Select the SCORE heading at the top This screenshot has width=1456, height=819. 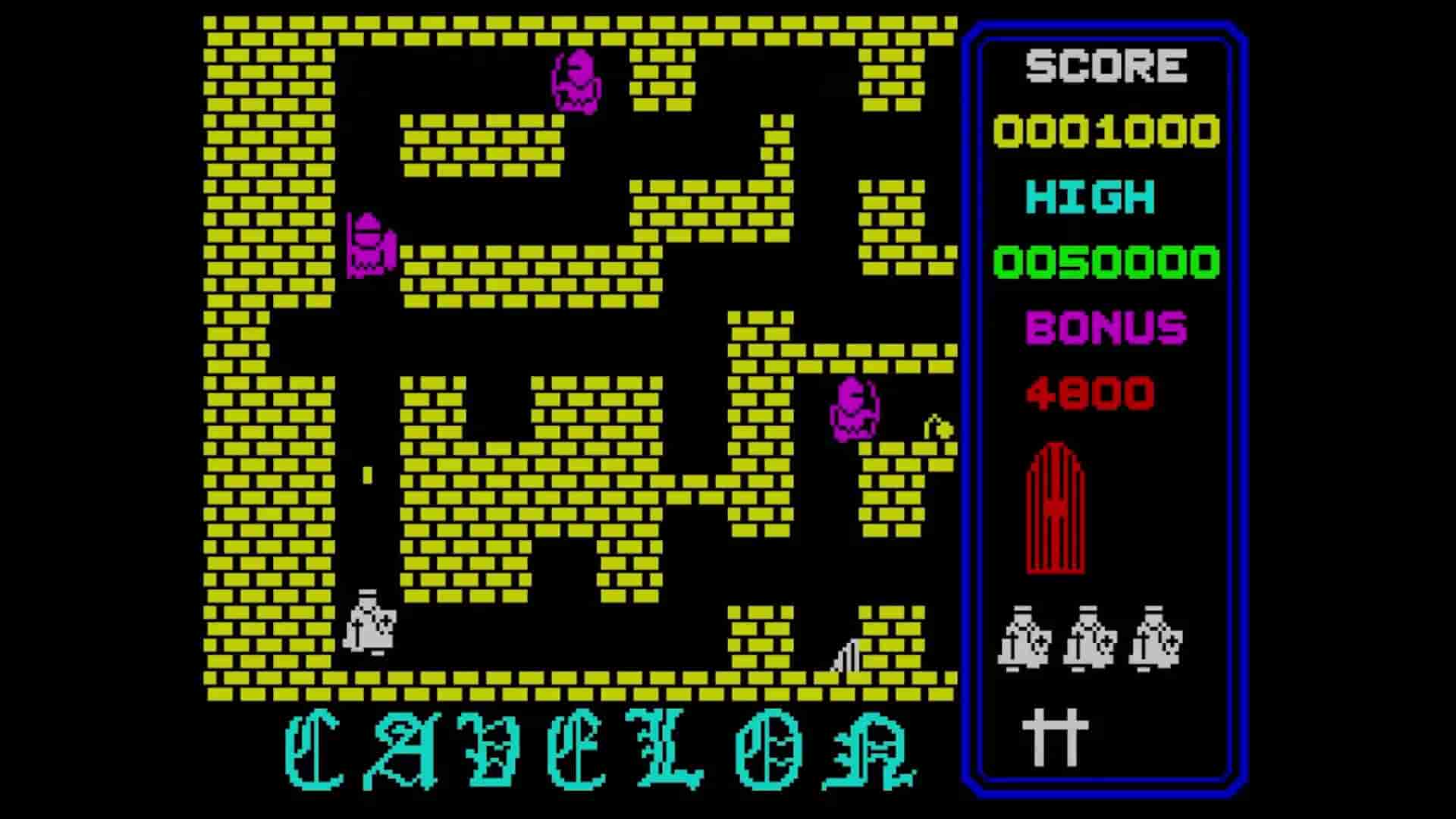(x=1106, y=64)
